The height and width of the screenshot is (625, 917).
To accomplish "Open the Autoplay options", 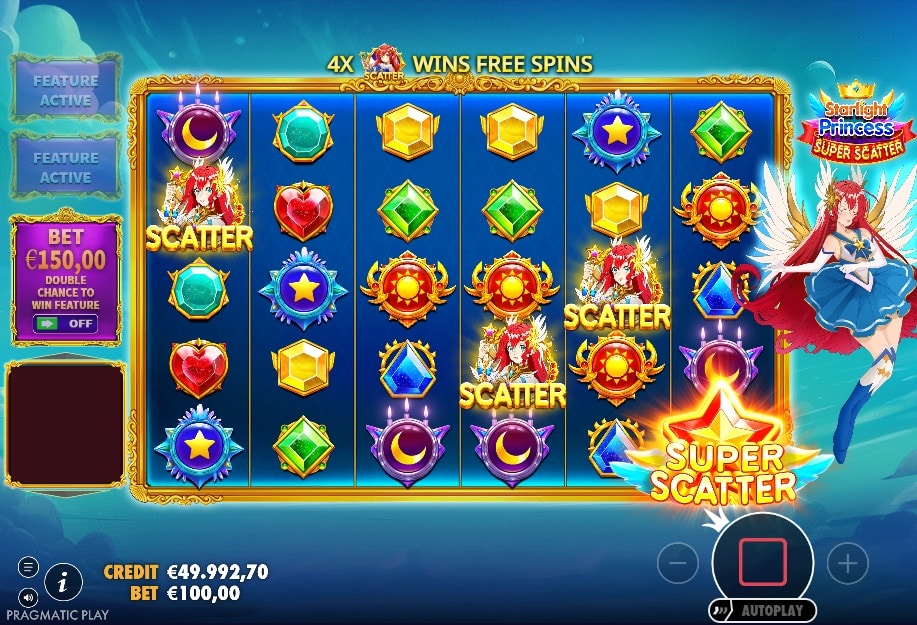I will tap(763, 610).
